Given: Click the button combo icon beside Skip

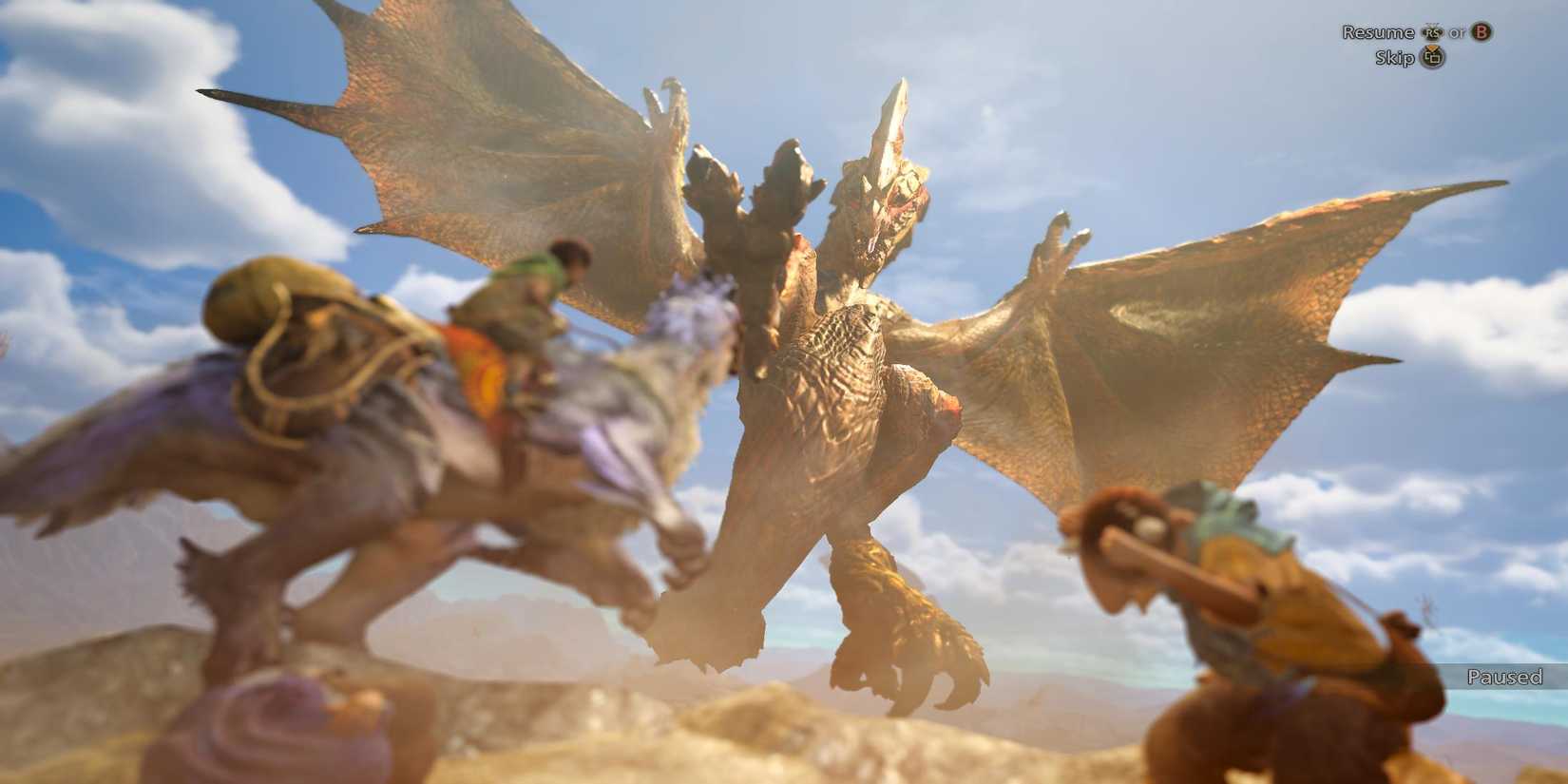Looking at the screenshot, I should [1431, 57].
